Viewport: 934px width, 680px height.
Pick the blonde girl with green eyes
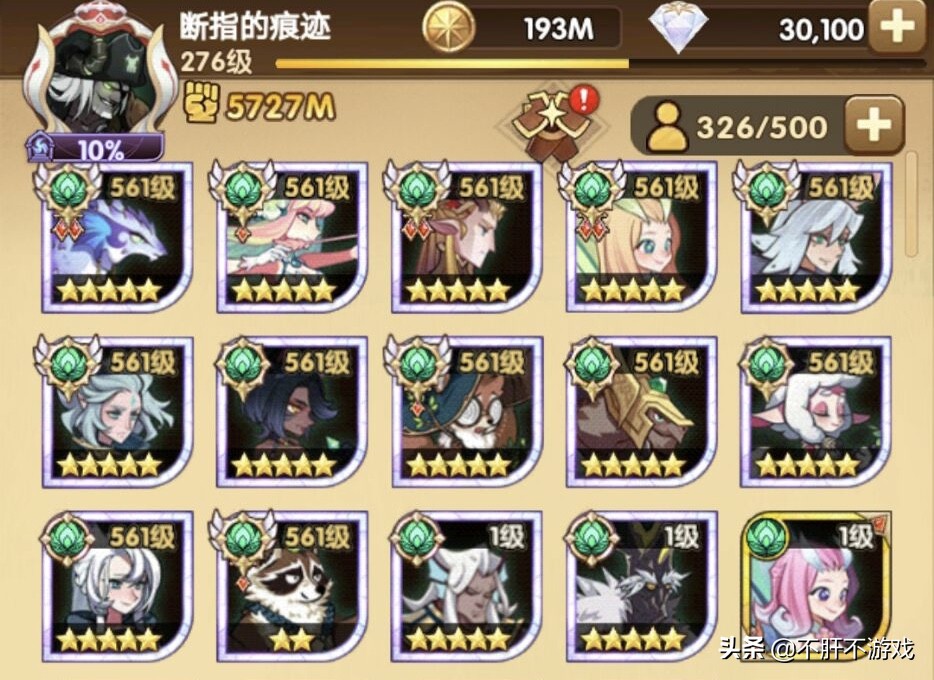click(x=641, y=238)
